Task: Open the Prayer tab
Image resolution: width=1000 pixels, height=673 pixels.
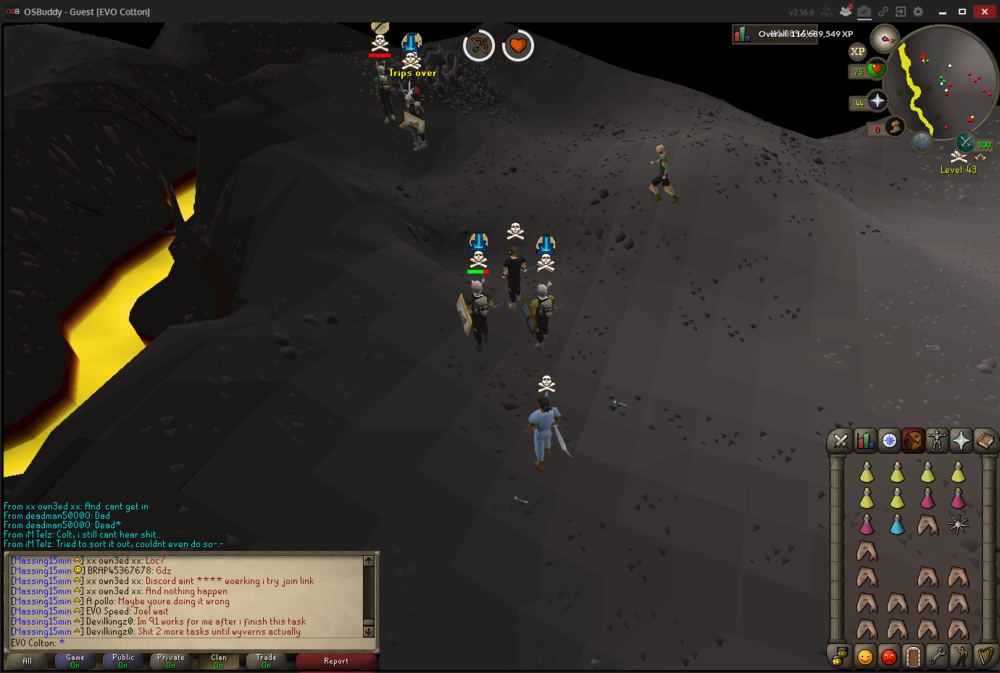Action: [x=961, y=440]
